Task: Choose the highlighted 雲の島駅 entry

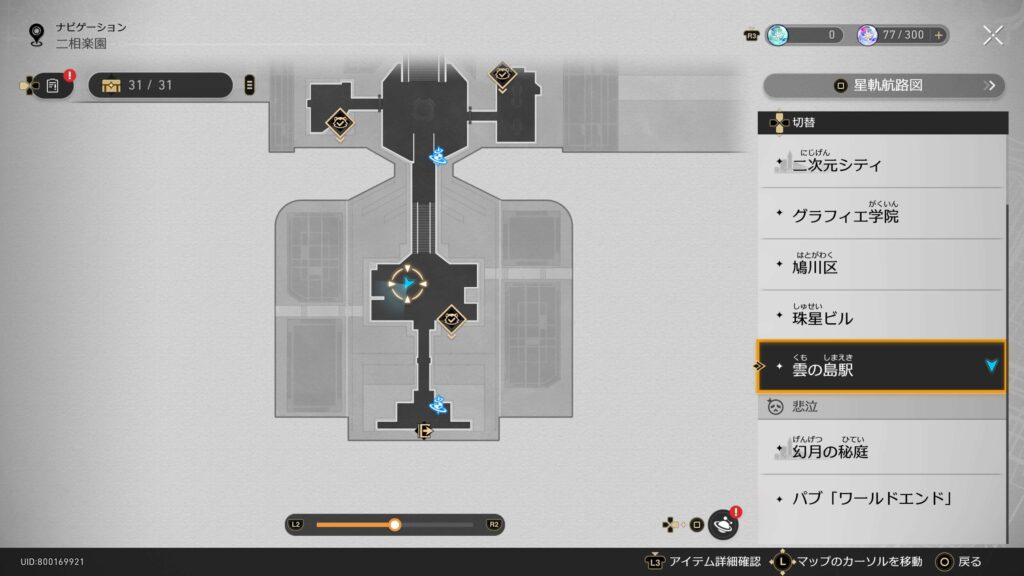Action: pos(880,367)
